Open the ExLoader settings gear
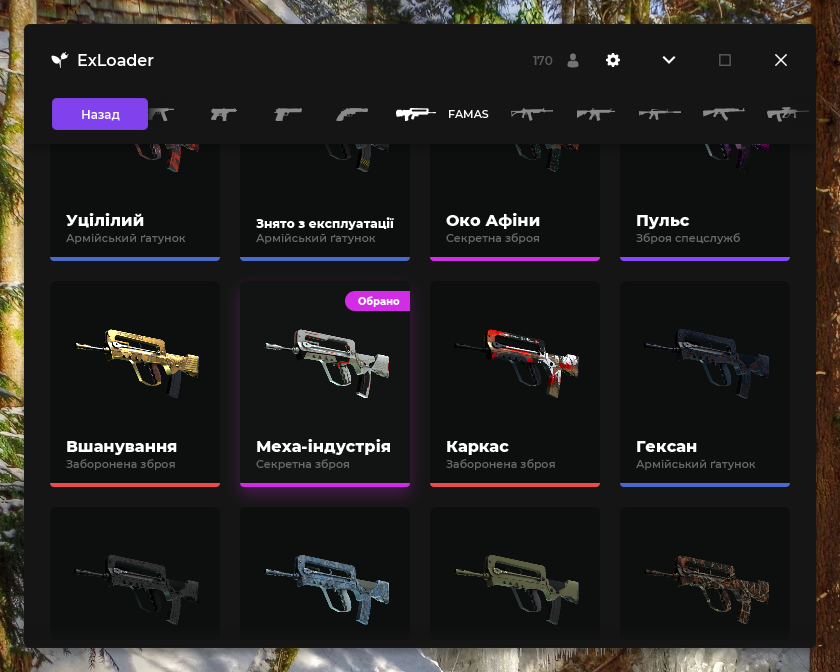Screen dimensions: 840x672 pyautogui.click(x=613, y=60)
